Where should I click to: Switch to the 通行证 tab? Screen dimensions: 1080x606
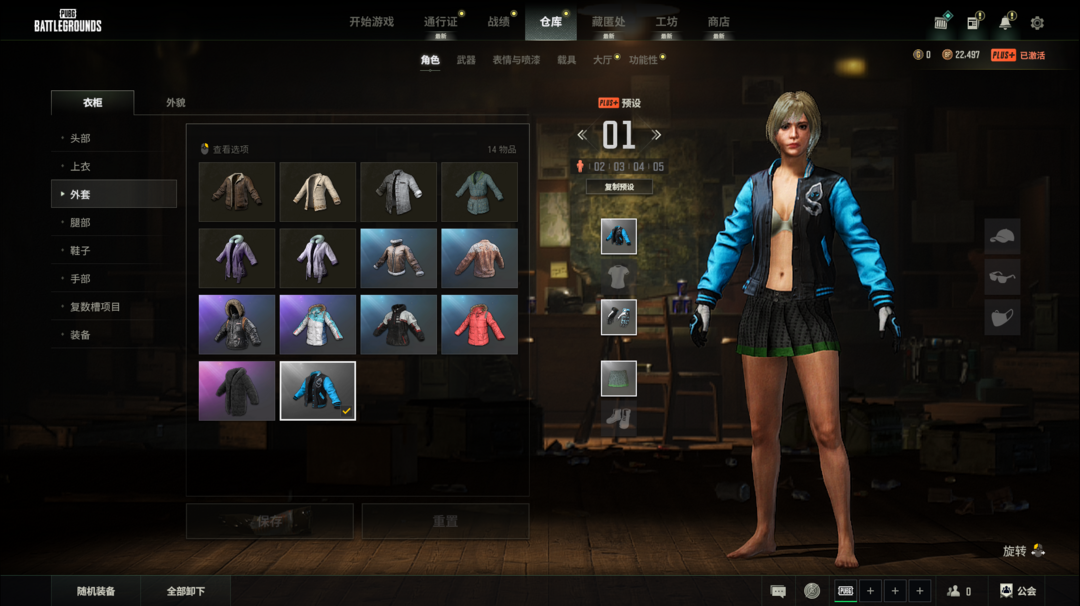(440, 22)
